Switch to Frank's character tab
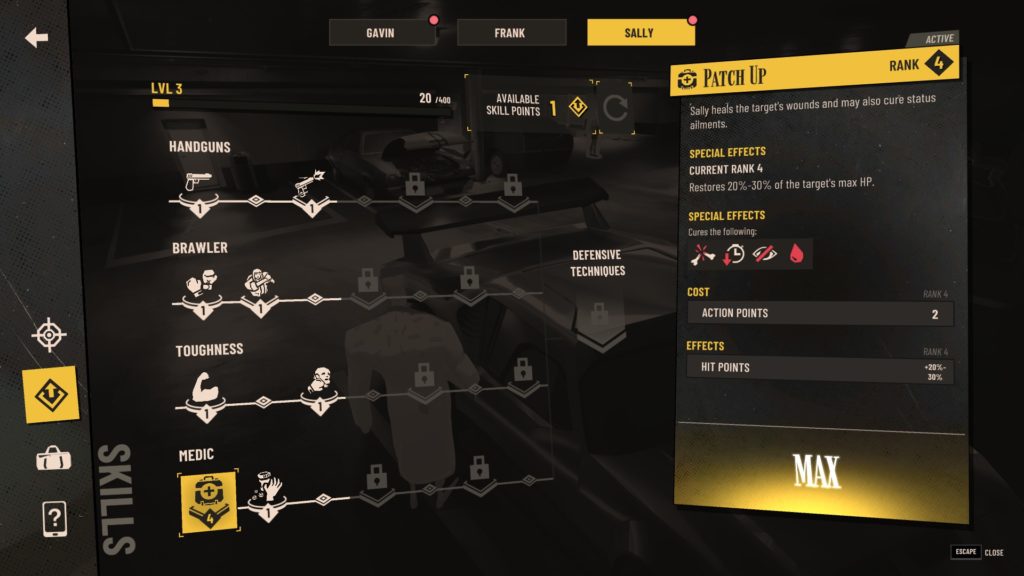Screen dimensions: 1024x576 [511, 33]
